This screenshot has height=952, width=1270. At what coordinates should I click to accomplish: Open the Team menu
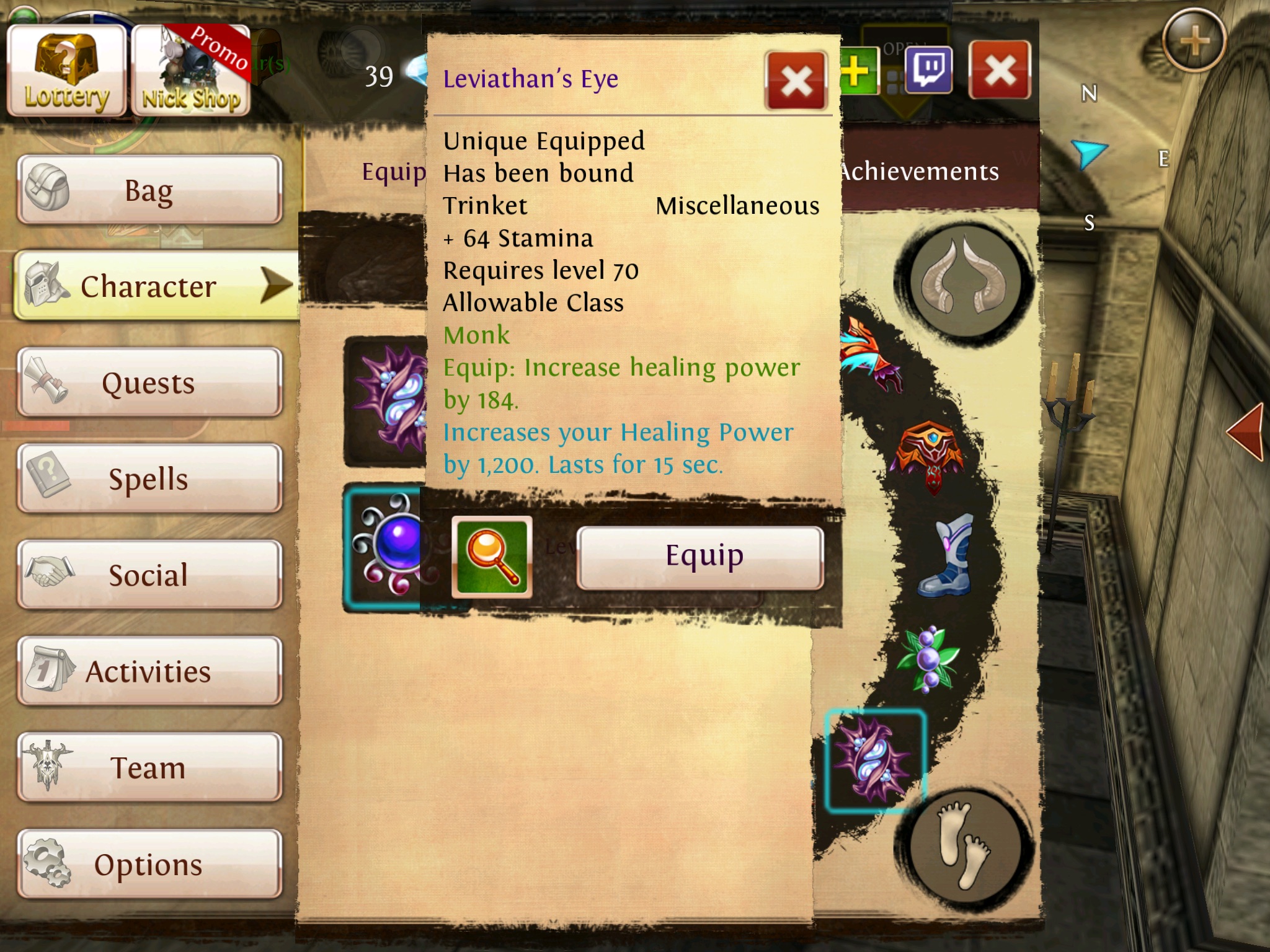[x=149, y=767]
